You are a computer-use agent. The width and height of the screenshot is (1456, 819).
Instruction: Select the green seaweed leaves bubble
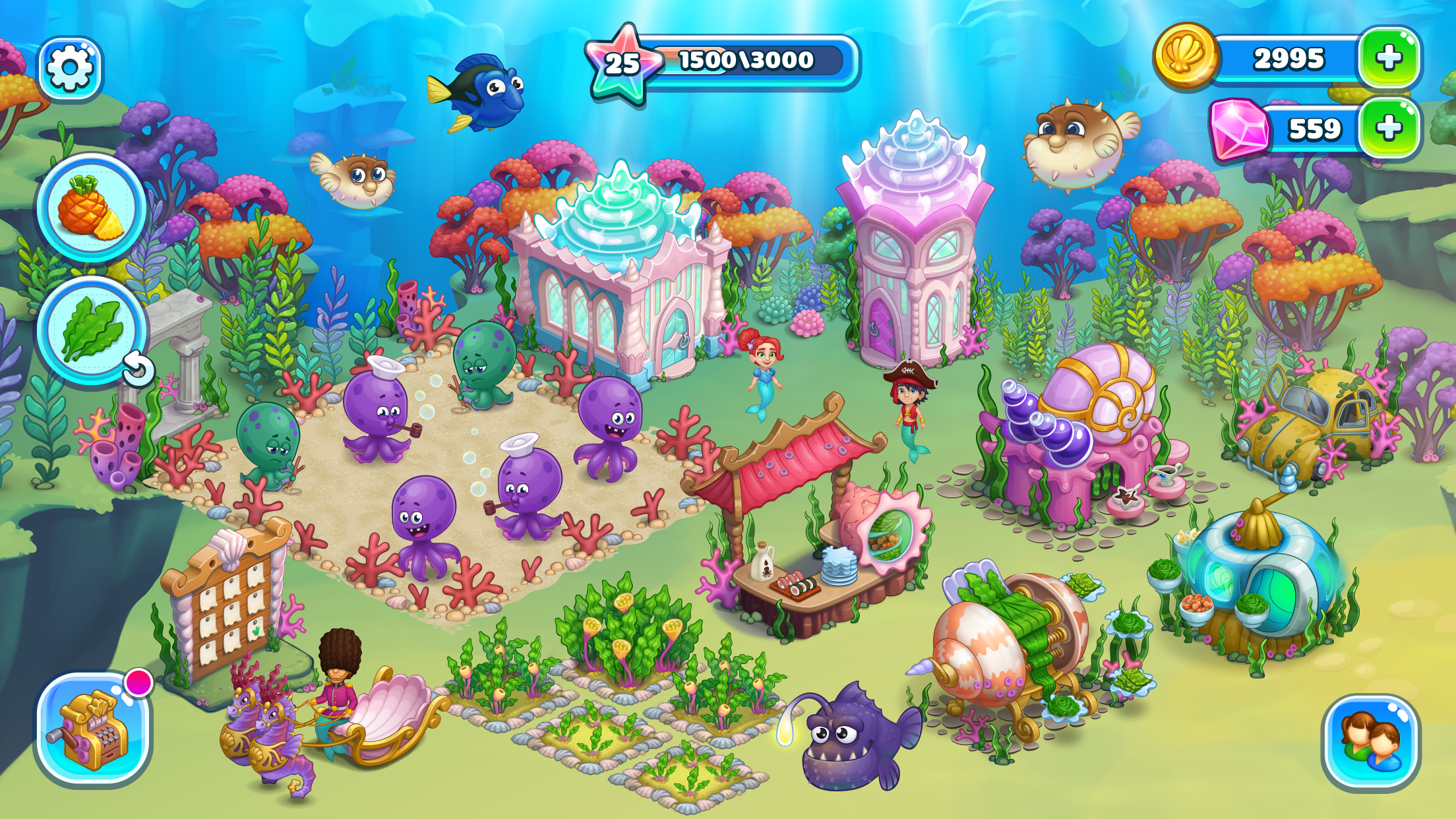coord(91,329)
